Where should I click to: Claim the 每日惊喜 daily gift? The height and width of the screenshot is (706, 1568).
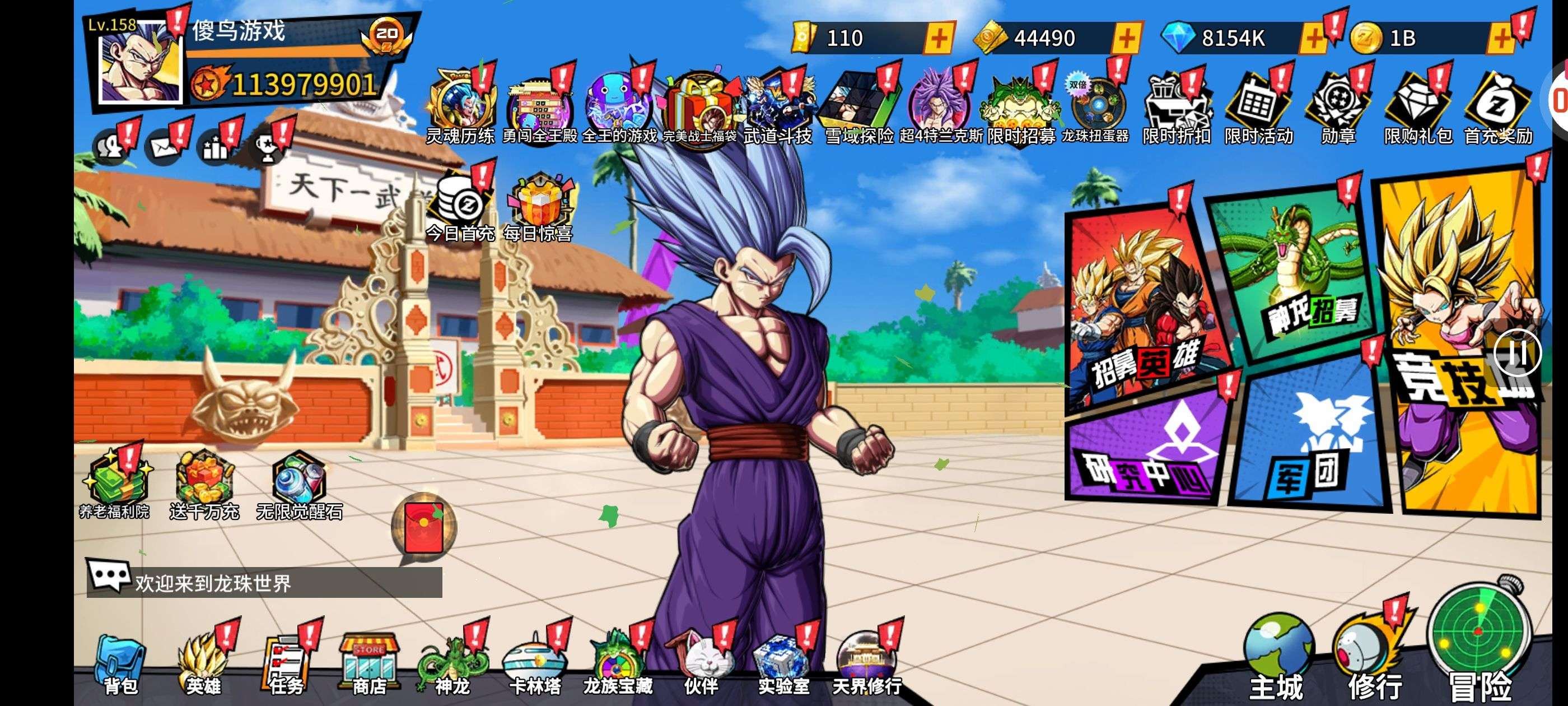pos(538,207)
